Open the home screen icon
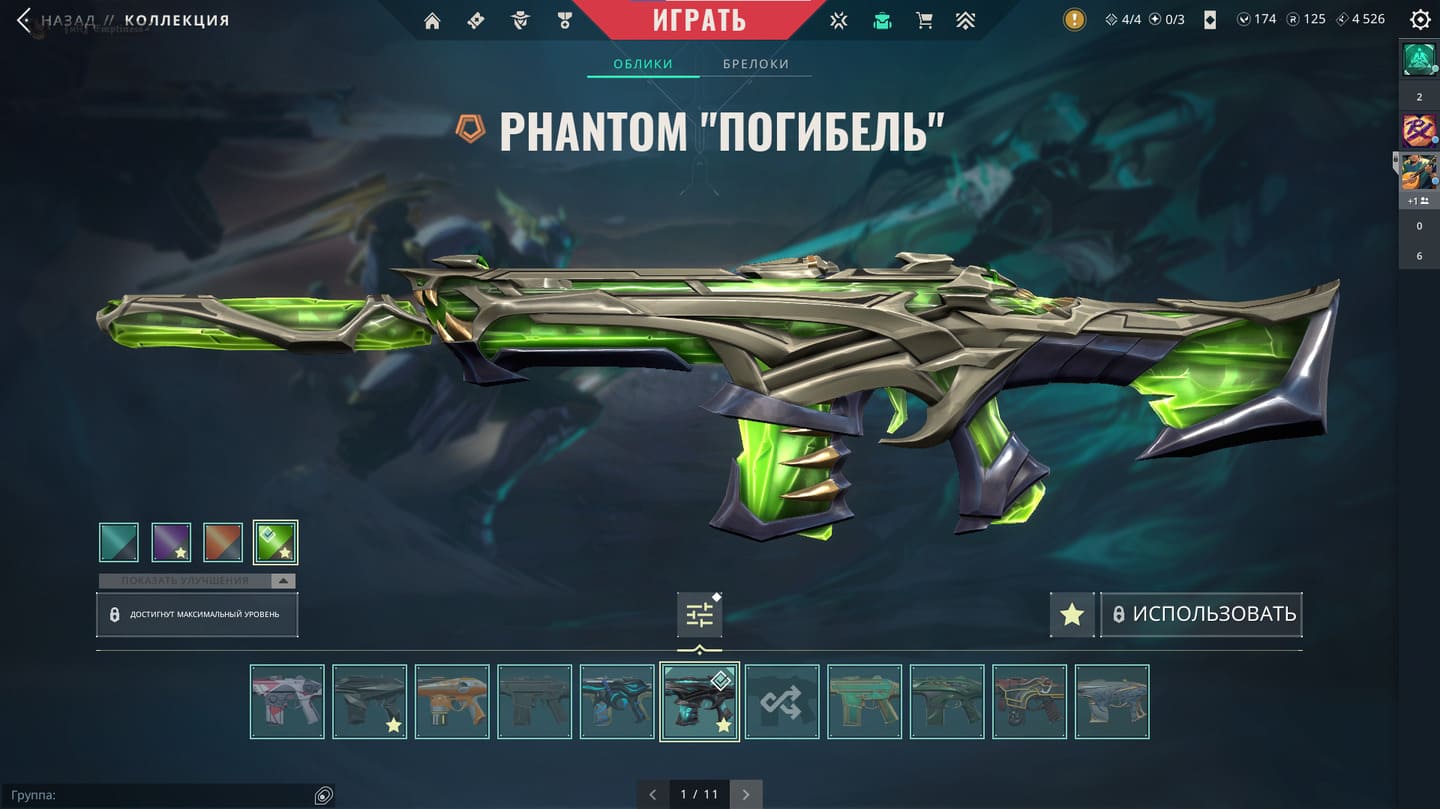The height and width of the screenshot is (809, 1440). coord(432,20)
